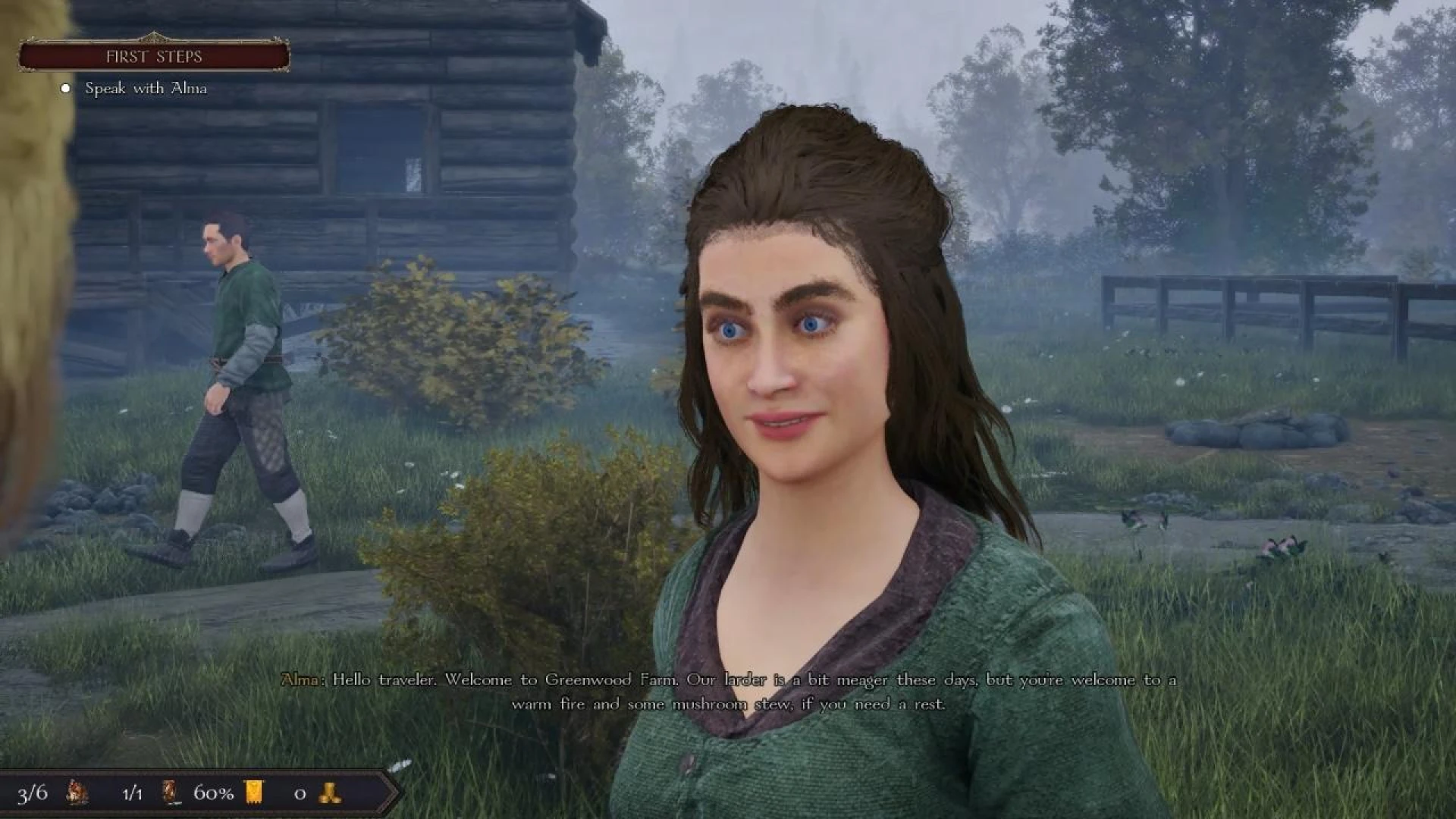
Task: Click the crest ornament atop the First Steps banner
Action: click(x=154, y=35)
